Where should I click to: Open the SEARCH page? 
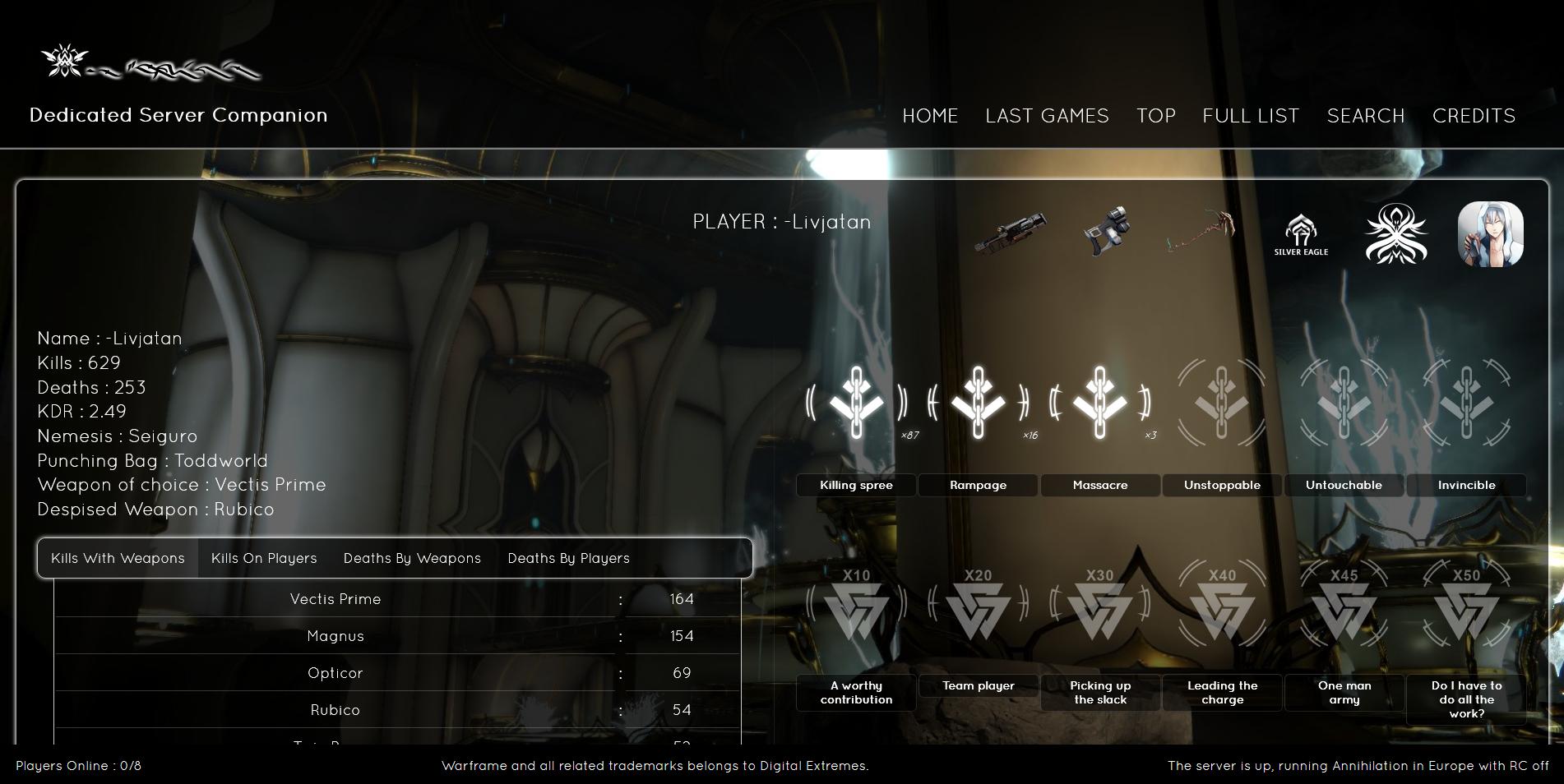(x=1365, y=116)
